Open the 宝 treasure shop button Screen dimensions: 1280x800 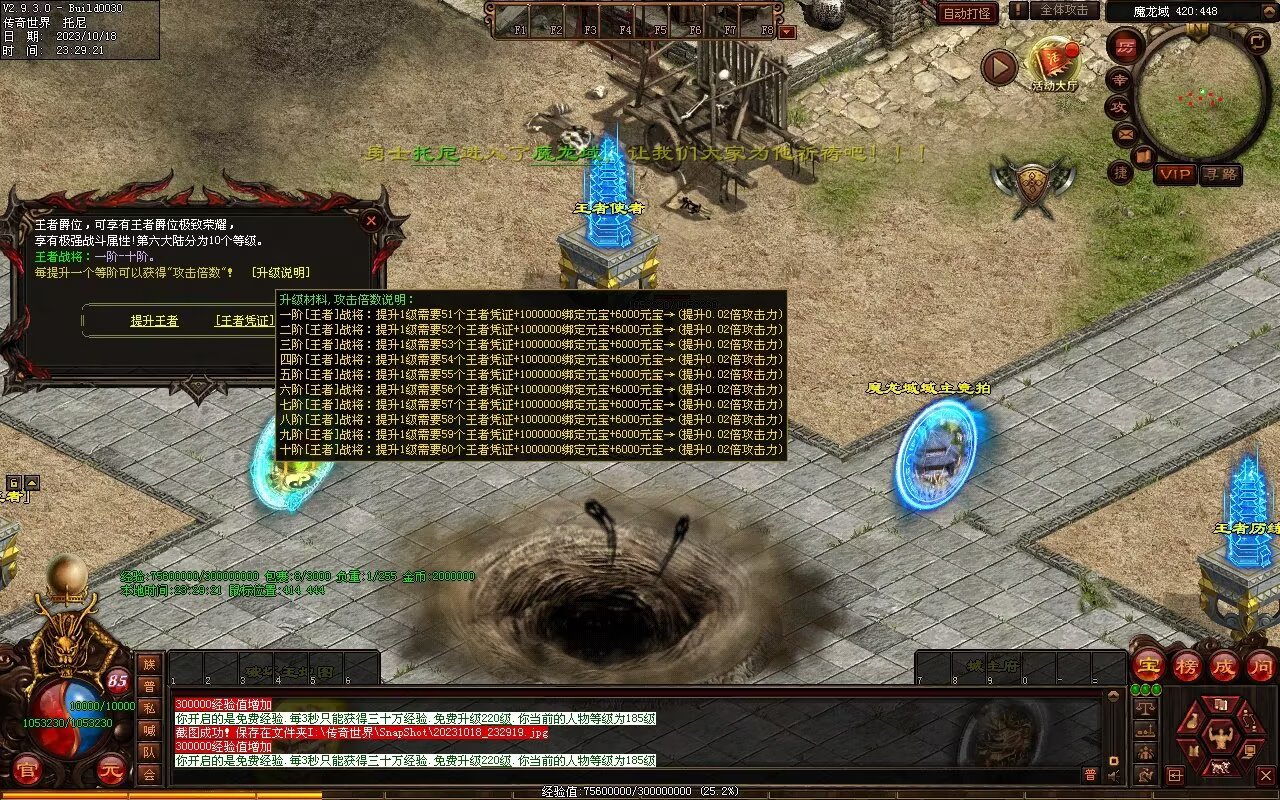(1148, 665)
